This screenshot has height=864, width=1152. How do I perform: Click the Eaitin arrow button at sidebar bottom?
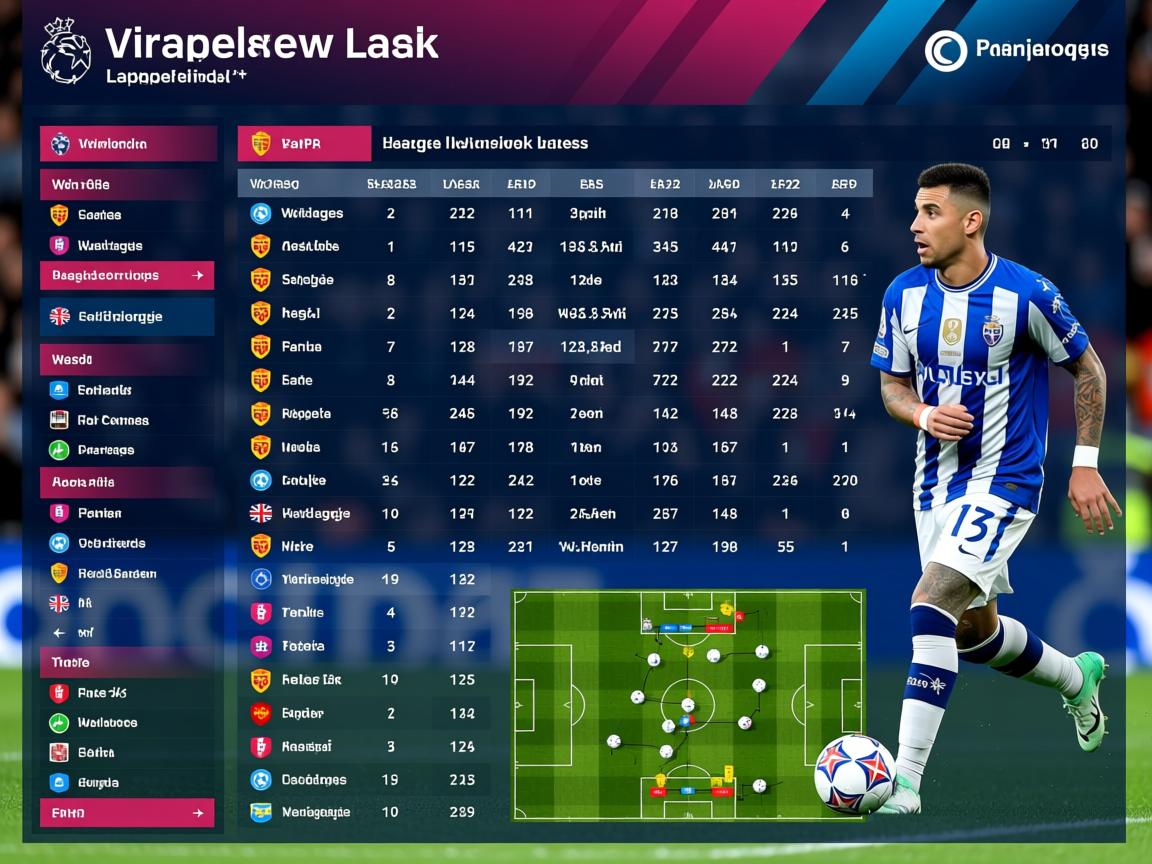[127, 813]
